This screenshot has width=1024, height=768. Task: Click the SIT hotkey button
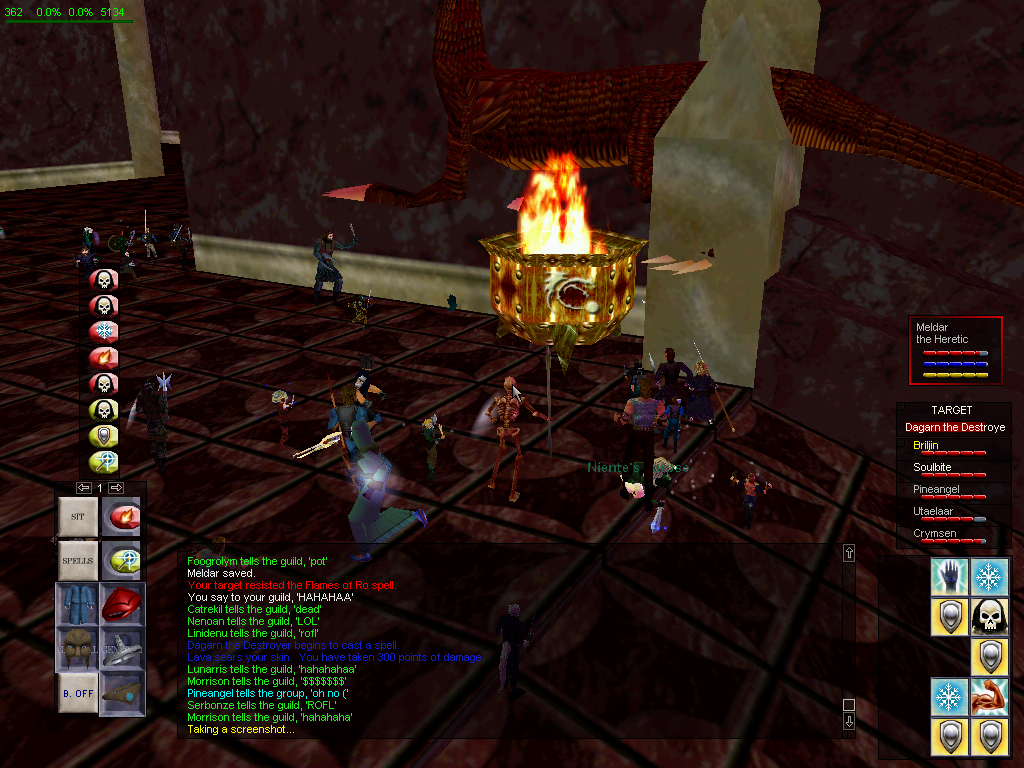pos(77,516)
